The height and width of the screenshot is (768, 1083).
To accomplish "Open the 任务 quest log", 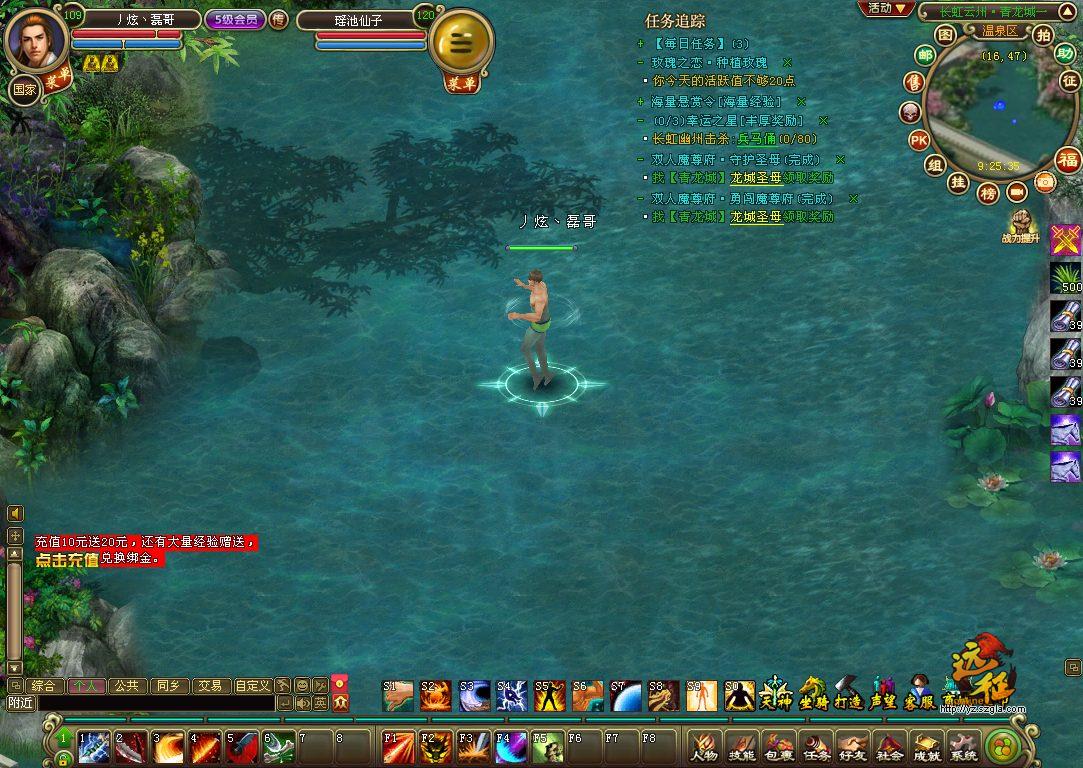I will [817, 746].
